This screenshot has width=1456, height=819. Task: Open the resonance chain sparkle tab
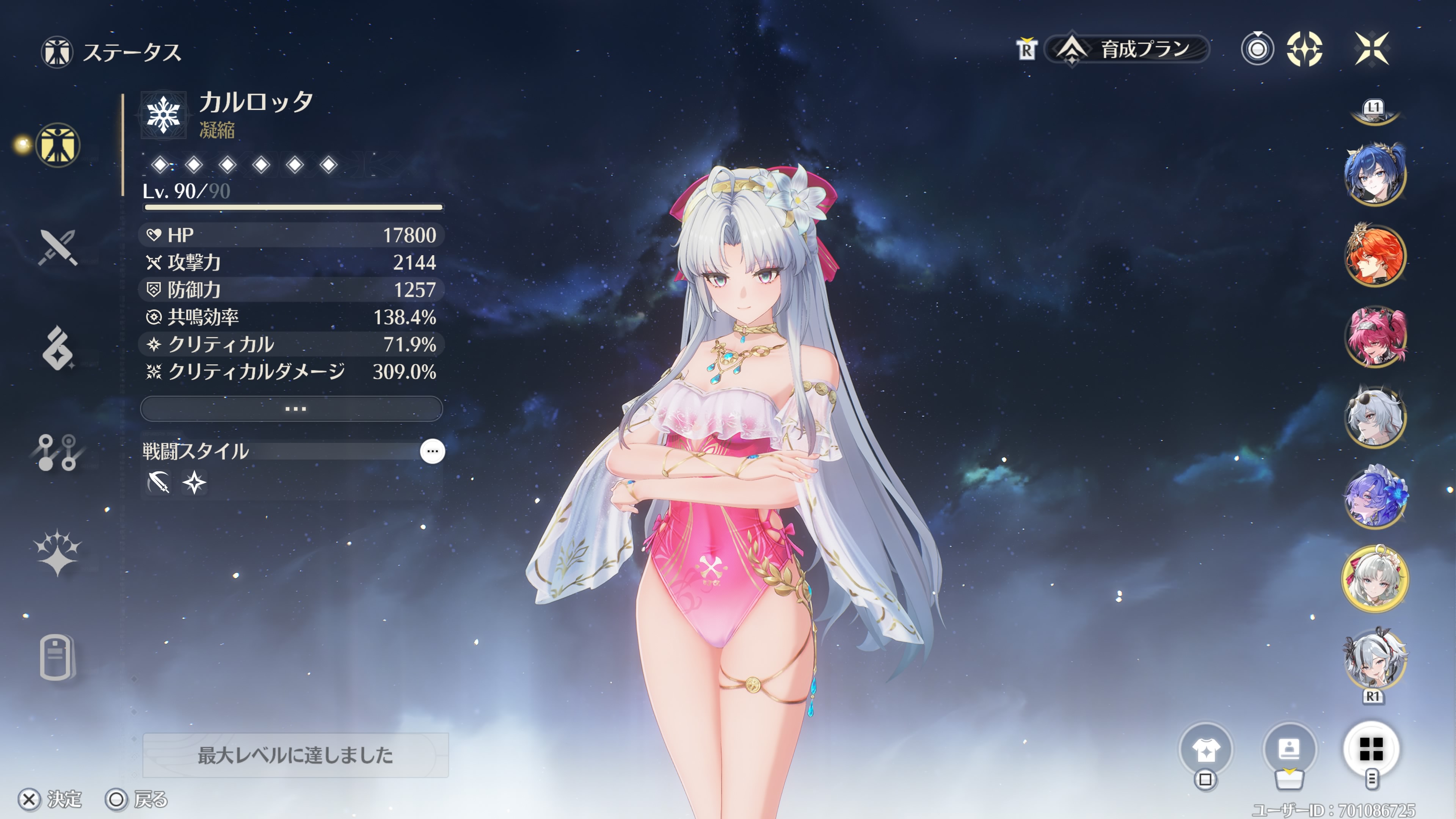pyautogui.click(x=58, y=553)
